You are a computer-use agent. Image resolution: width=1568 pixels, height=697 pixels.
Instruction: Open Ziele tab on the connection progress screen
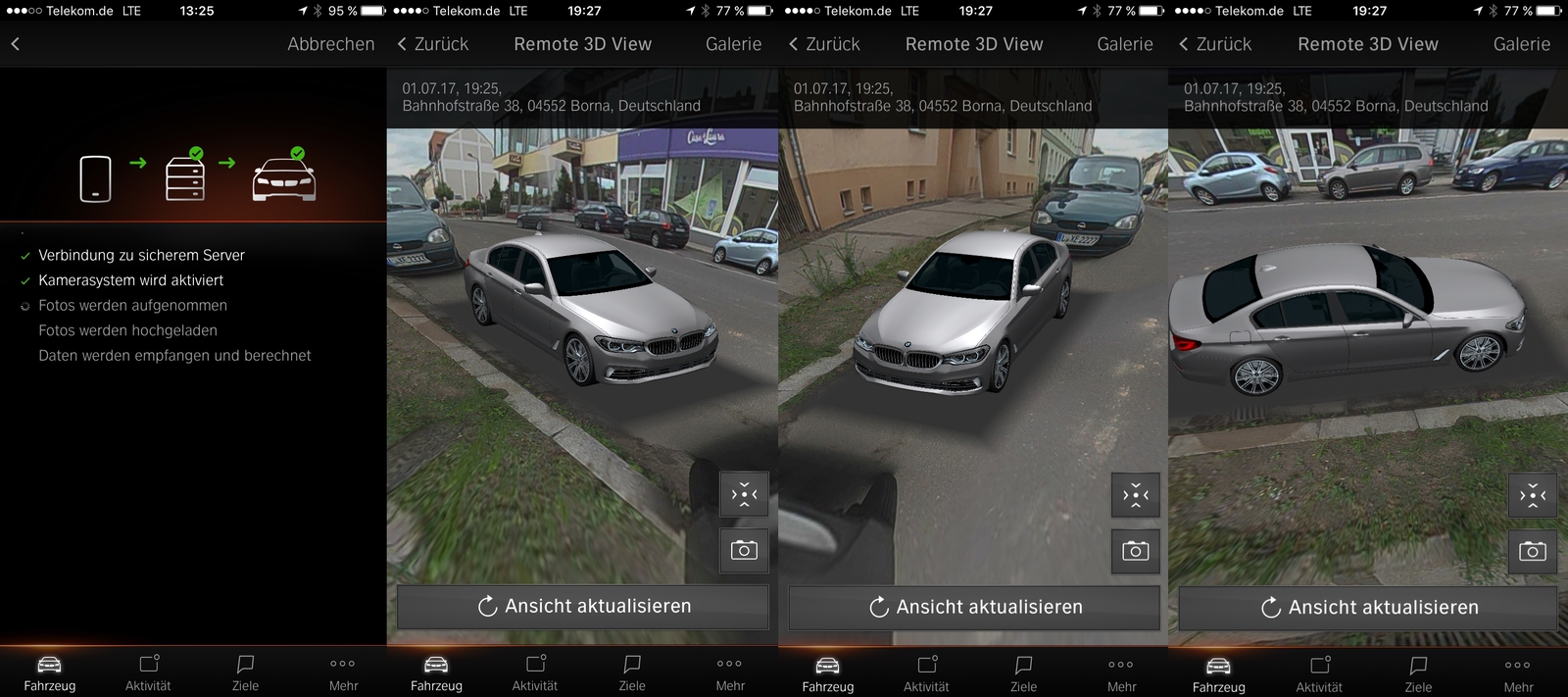(245, 672)
